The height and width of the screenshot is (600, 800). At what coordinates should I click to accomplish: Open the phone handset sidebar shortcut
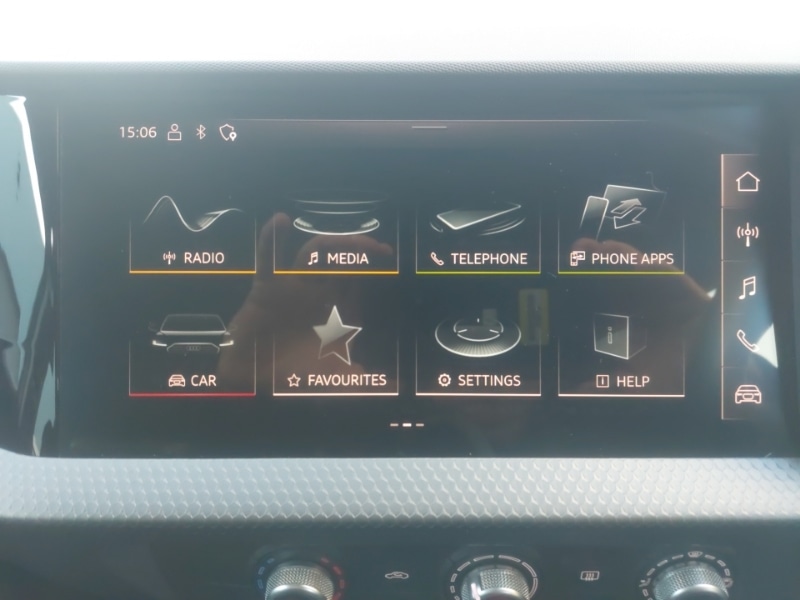click(746, 341)
